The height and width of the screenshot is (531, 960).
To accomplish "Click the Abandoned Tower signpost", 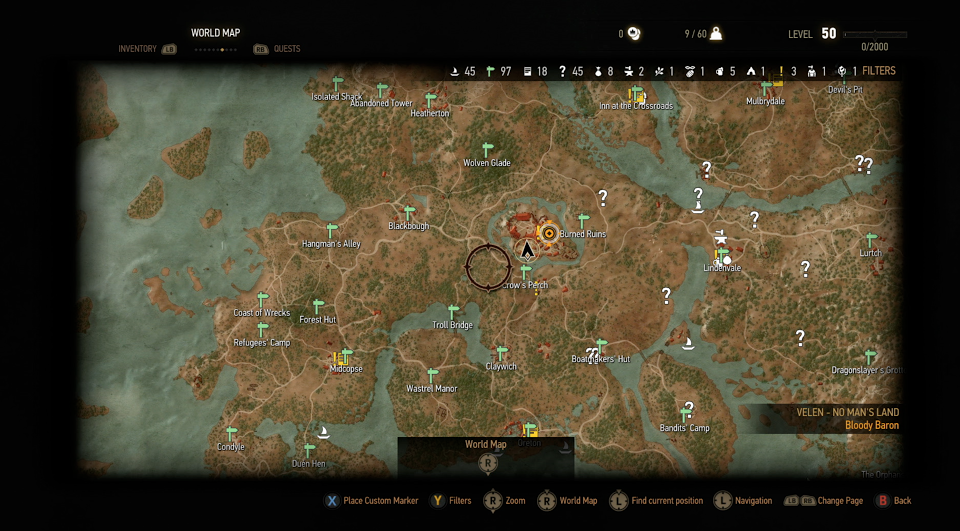I will pos(382,91).
